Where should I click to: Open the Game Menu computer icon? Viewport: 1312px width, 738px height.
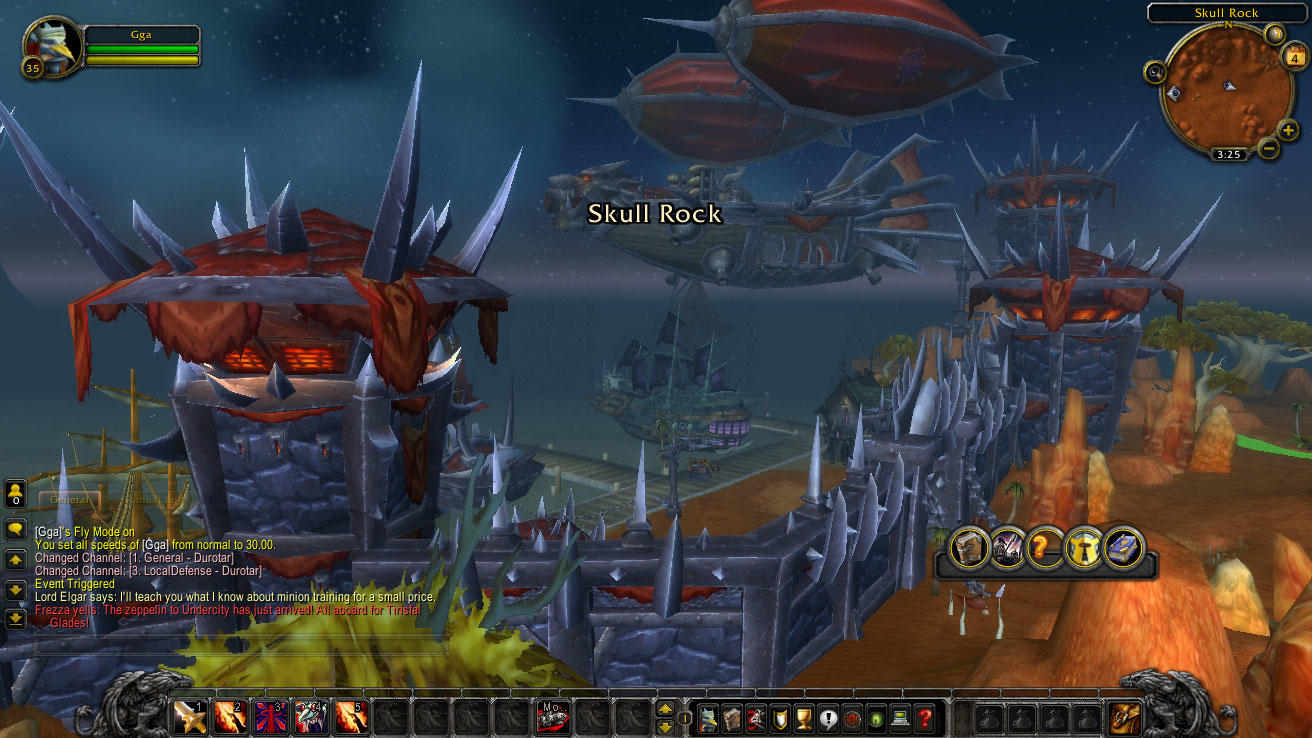click(x=899, y=718)
